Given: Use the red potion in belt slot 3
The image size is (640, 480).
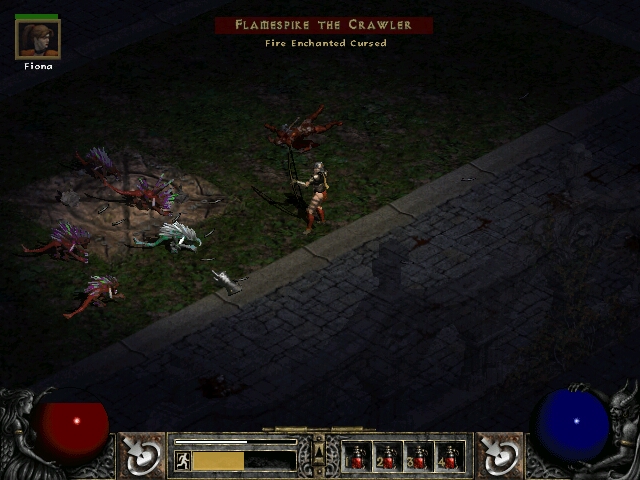Looking at the screenshot, I should point(419,457).
